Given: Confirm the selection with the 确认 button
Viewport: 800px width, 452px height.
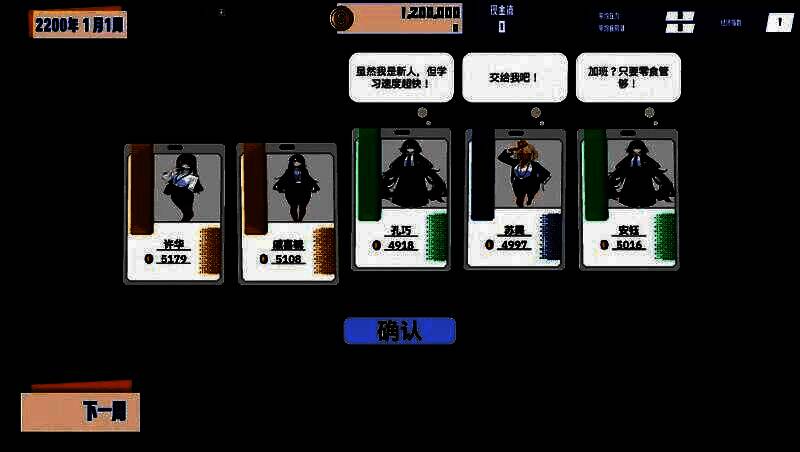Looking at the screenshot, I should click(x=399, y=331).
